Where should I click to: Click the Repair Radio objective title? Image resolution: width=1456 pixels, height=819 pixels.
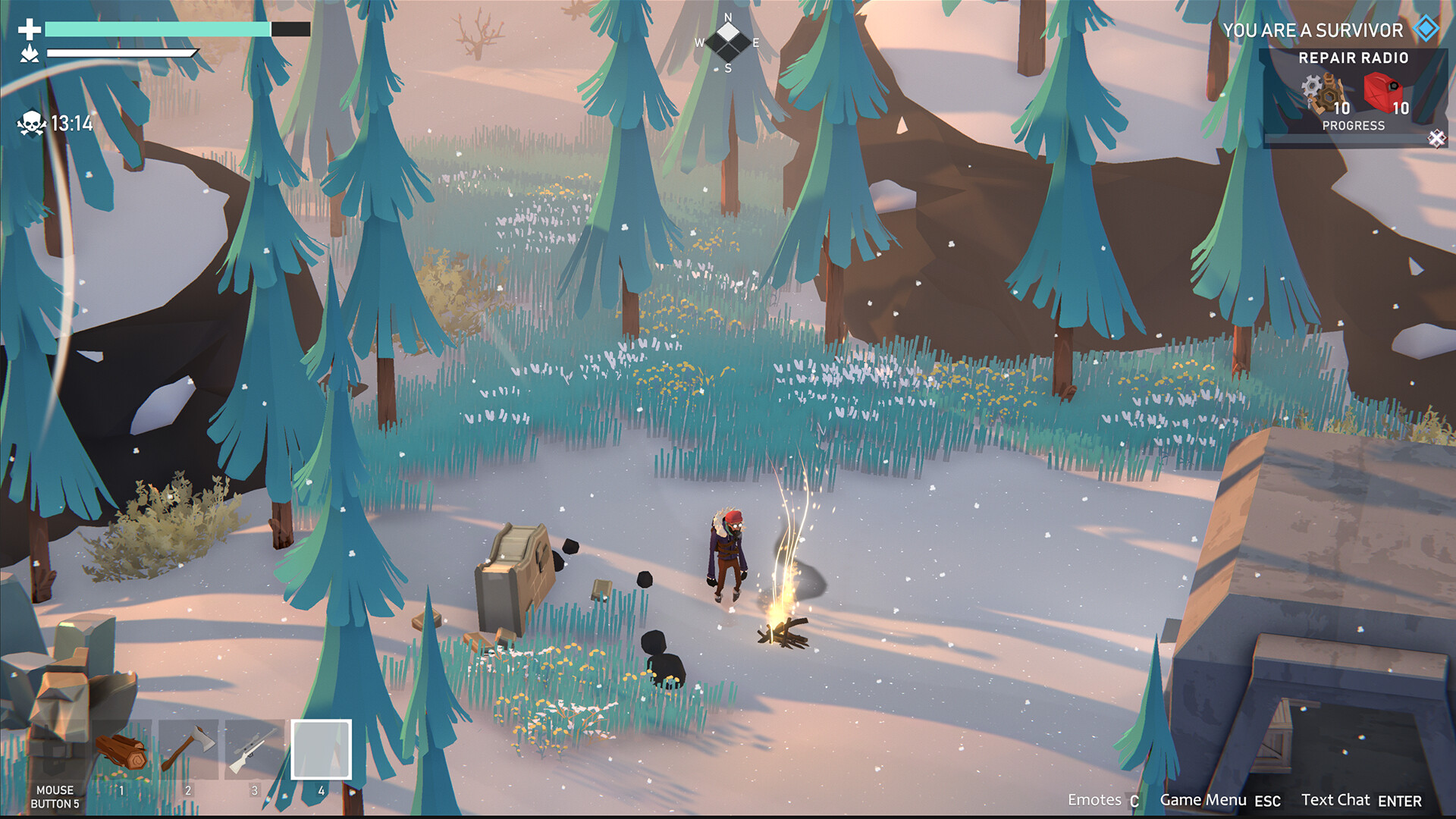[1354, 58]
